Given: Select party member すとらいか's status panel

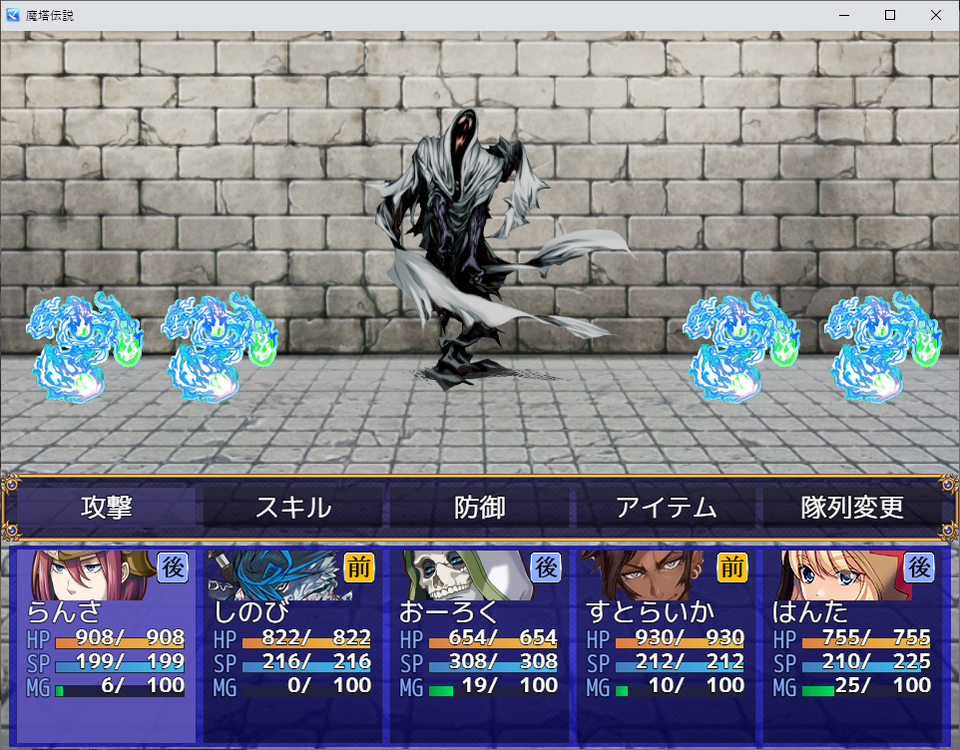Looking at the screenshot, I should [665, 645].
